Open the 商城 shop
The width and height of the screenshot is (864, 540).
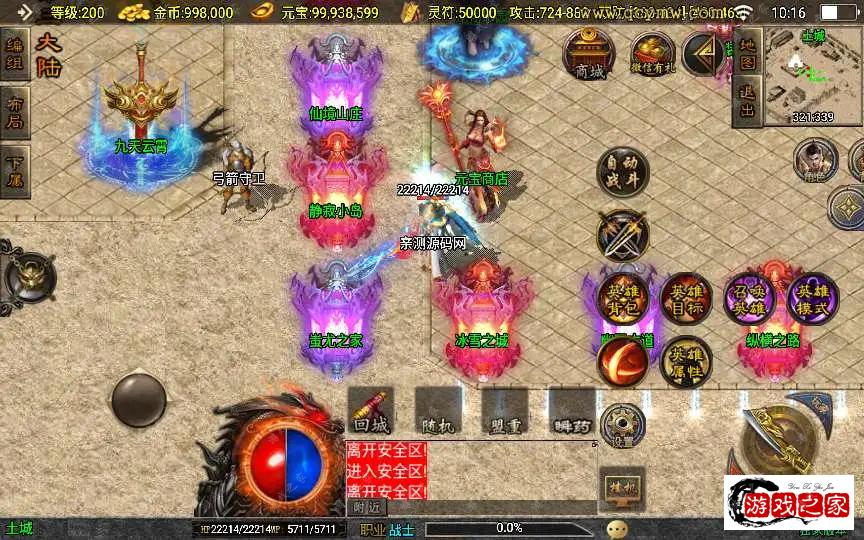coord(589,53)
